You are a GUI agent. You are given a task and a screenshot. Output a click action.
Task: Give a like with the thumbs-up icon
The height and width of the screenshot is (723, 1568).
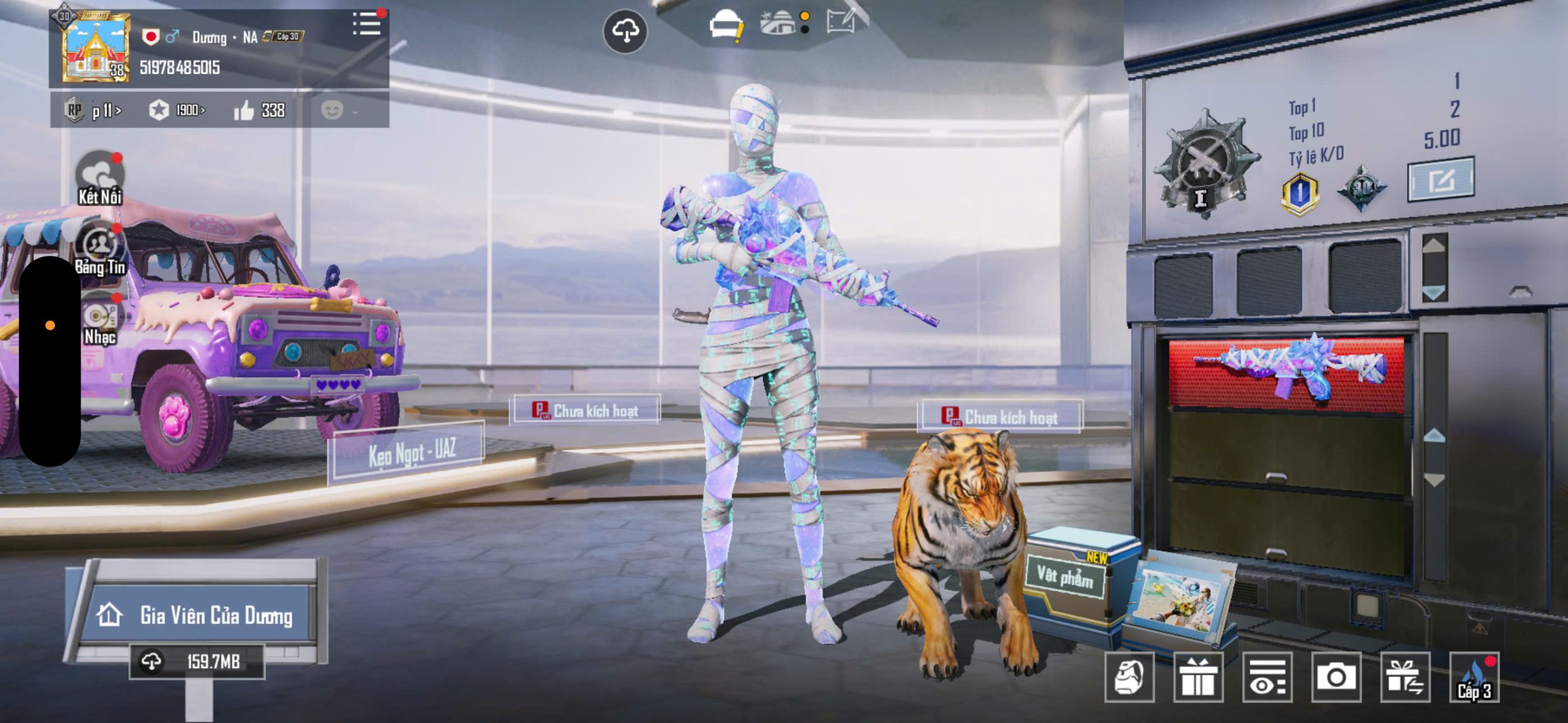[244, 111]
